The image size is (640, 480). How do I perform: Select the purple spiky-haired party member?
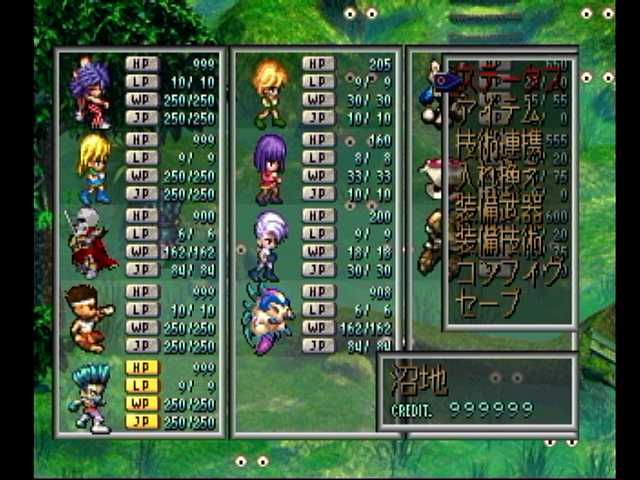click(x=90, y=93)
